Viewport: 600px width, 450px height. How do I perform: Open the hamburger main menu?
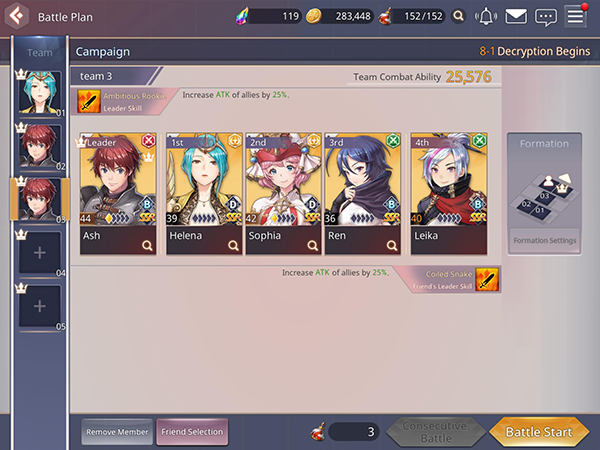(x=575, y=16)
